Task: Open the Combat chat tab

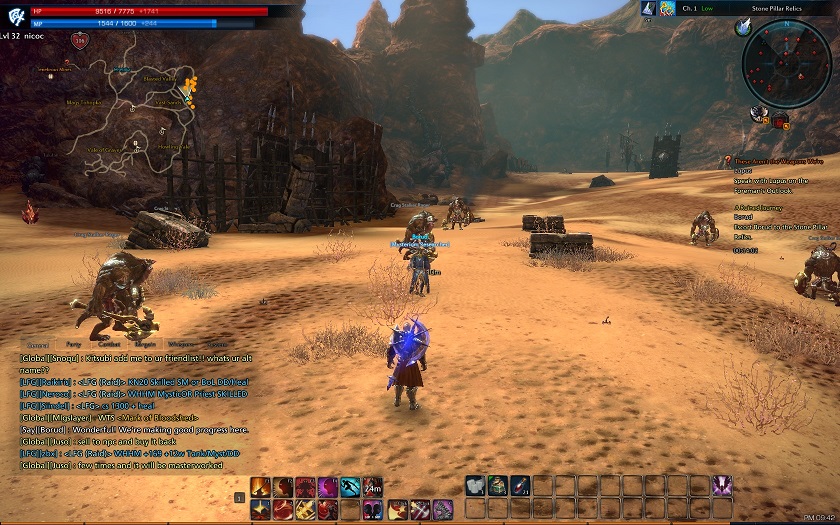Action: tap(110, 344)
